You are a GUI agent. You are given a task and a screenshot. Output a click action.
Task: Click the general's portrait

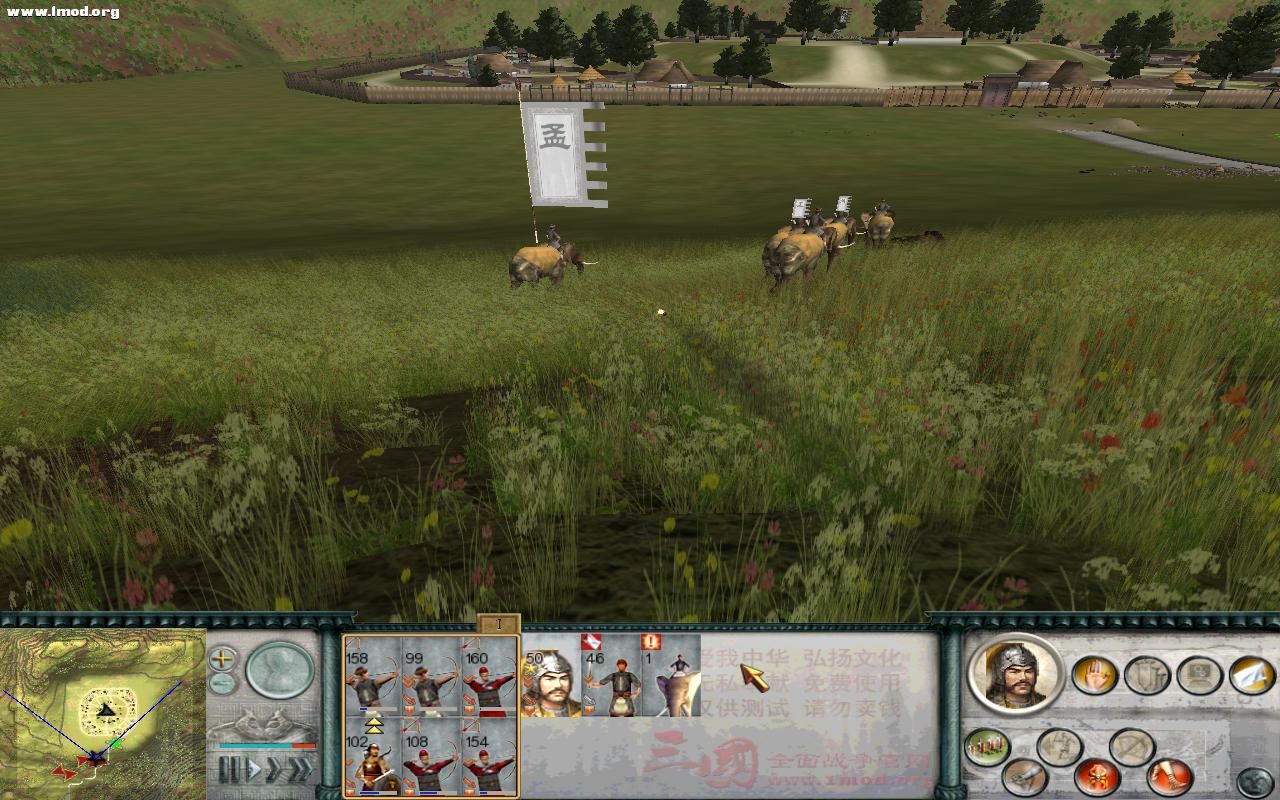coord(1015,672)
